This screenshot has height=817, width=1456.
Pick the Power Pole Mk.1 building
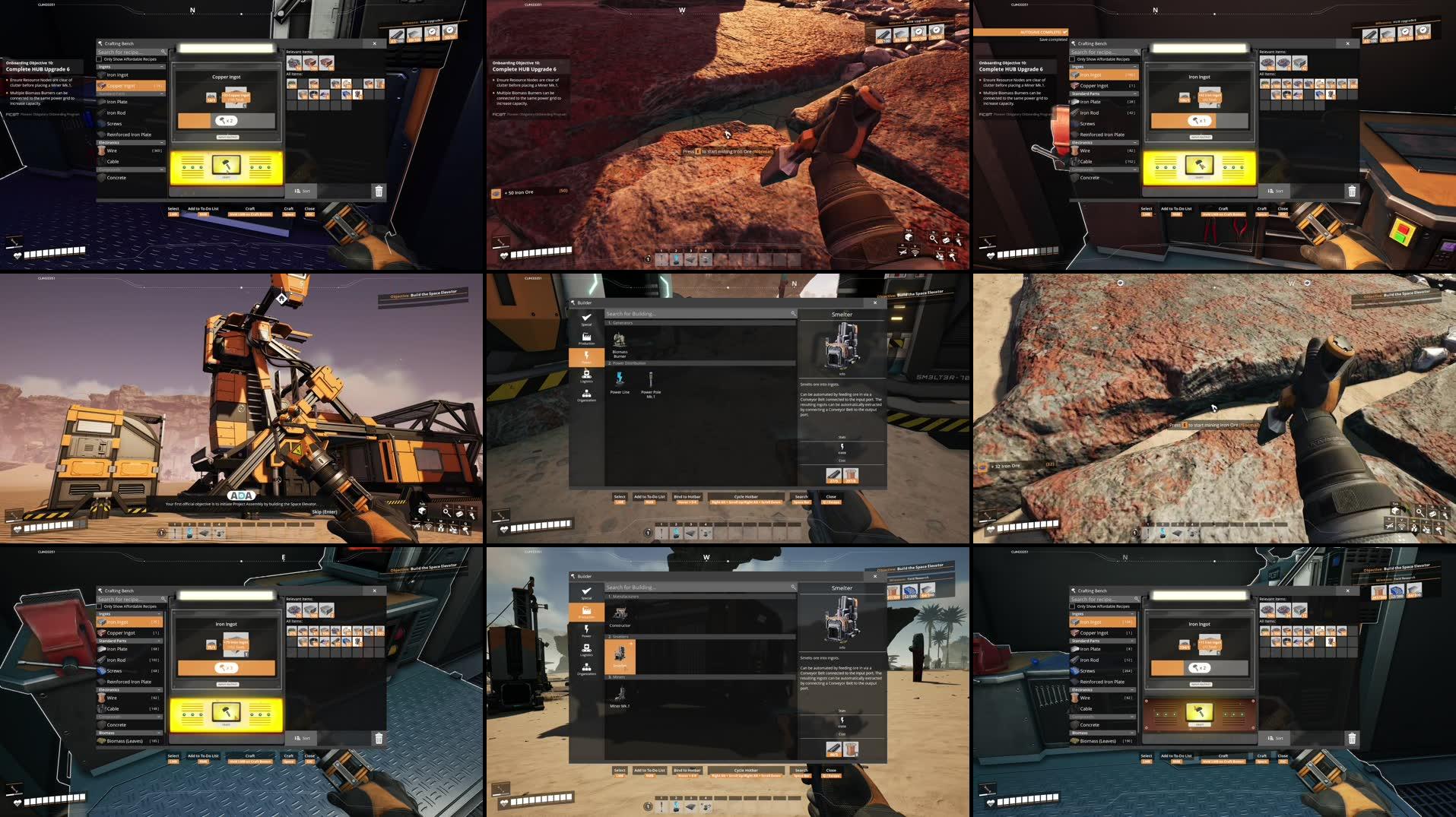(651, 381)
